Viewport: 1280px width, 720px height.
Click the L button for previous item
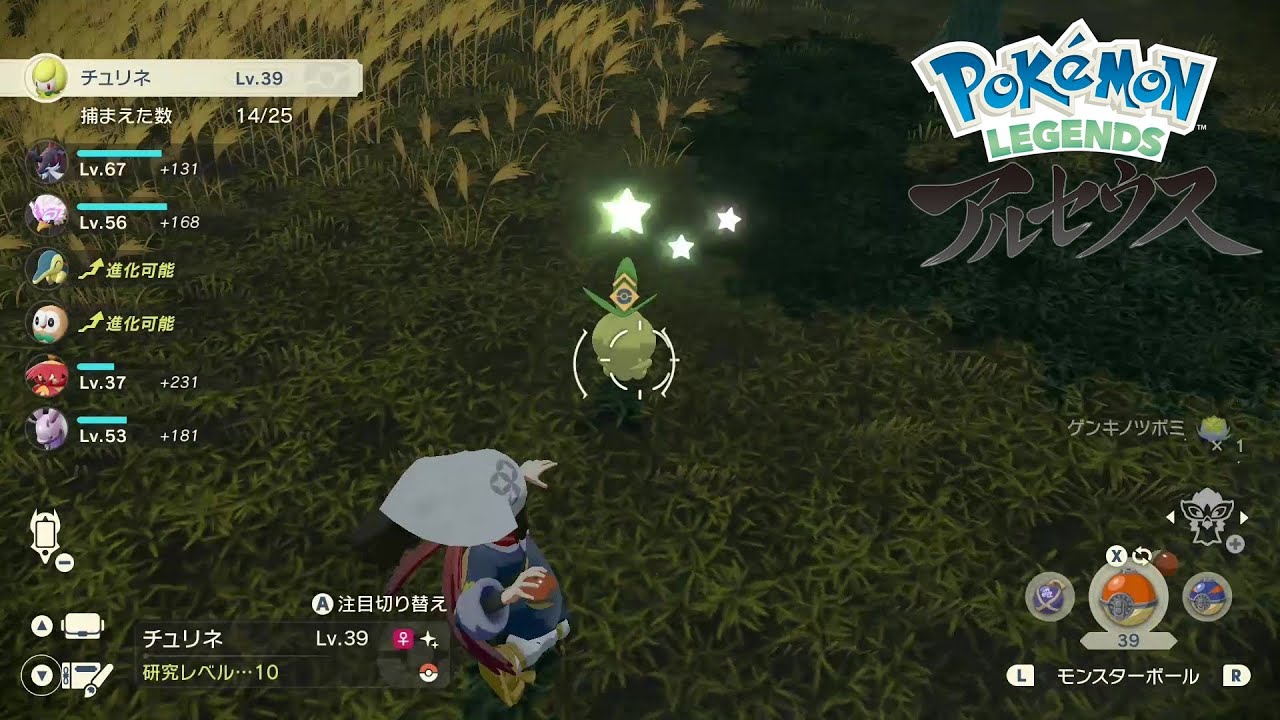(1023, 676)
